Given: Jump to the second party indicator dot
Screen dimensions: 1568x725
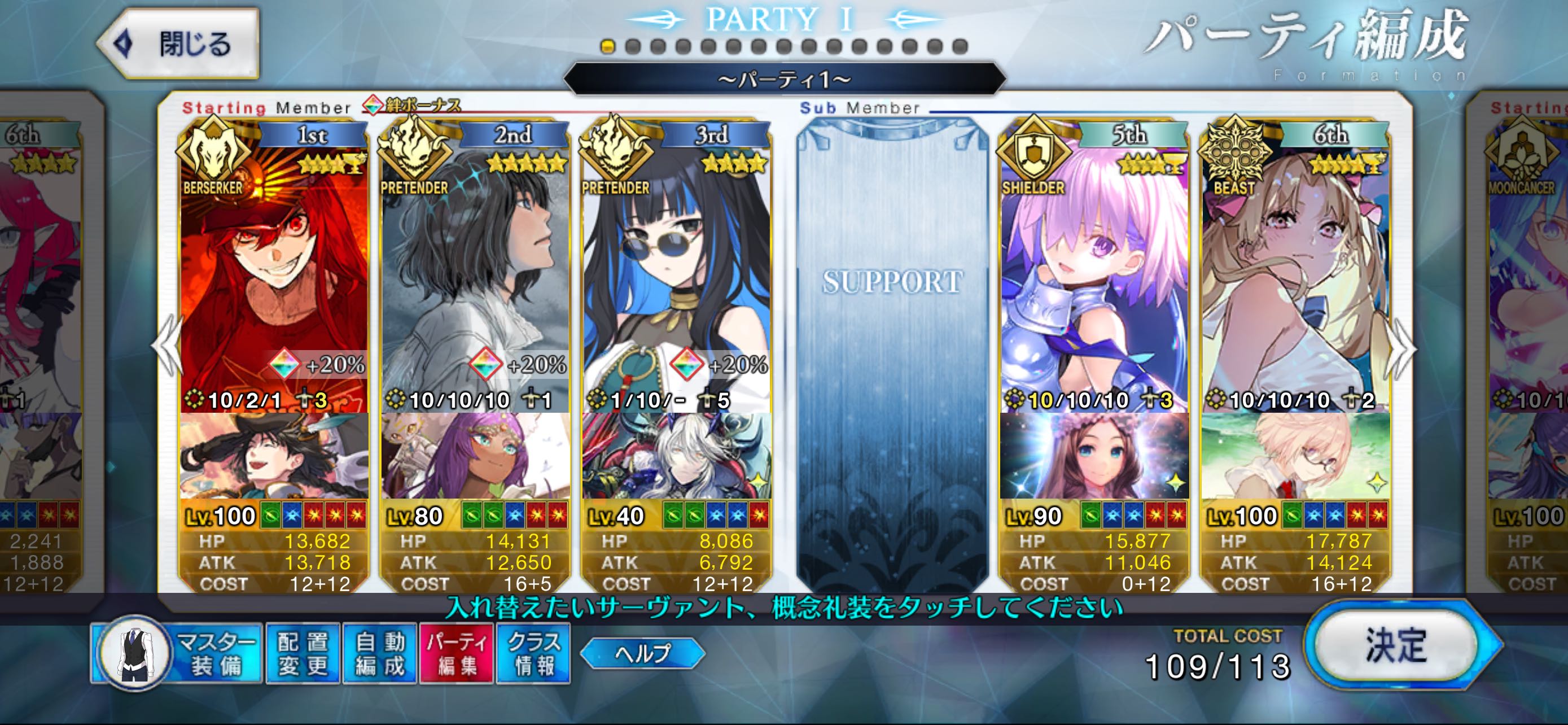Looking at the screenshot, I should [632, 46].
